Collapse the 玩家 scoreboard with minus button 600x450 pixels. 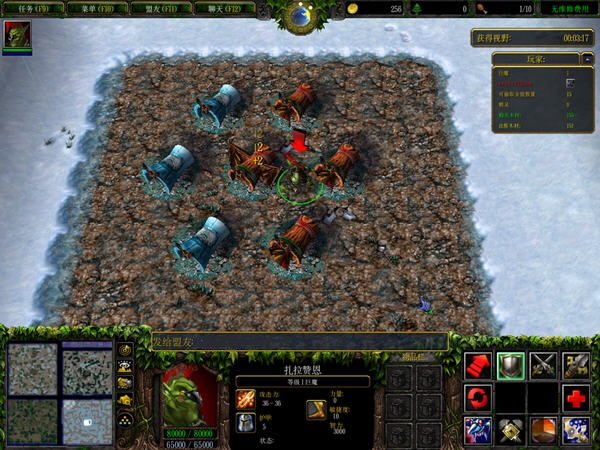click(x=586, y=59)
